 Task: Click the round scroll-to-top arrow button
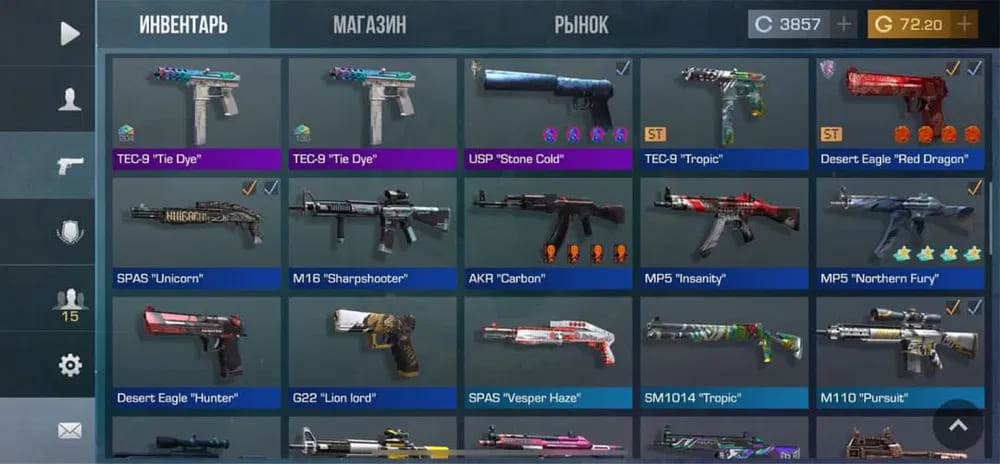[958, 425]
